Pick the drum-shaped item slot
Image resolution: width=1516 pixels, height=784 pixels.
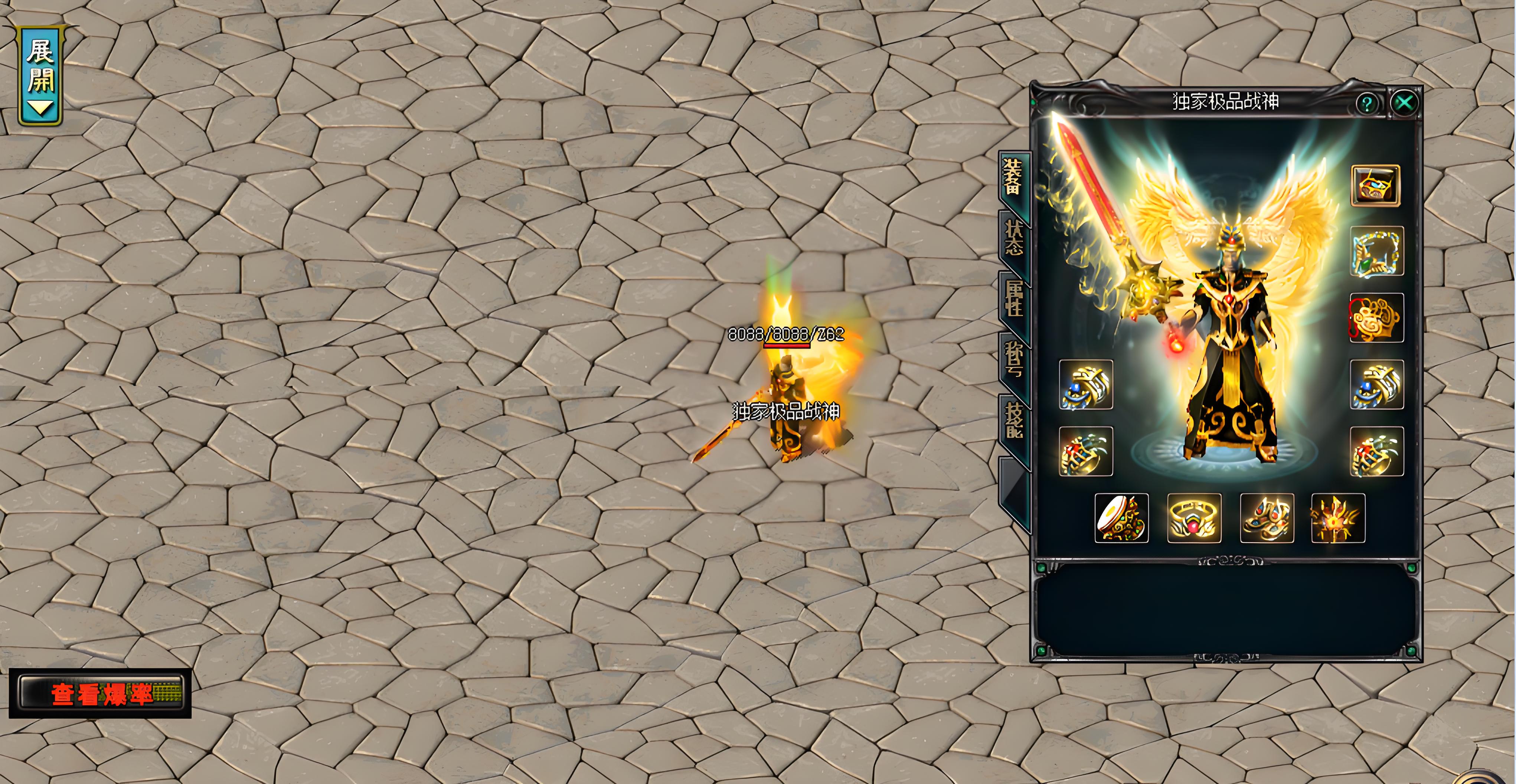tap(1121, 518)
